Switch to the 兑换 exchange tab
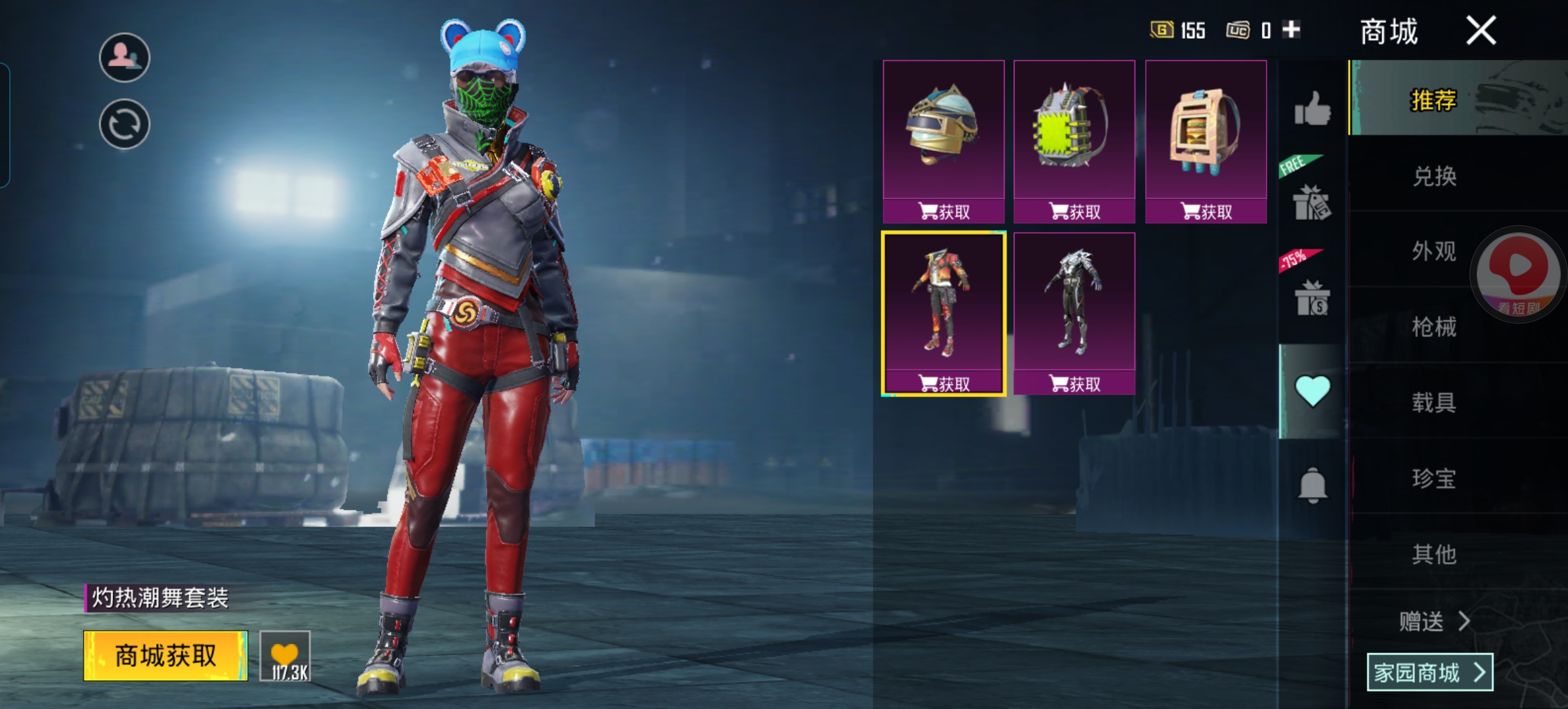This screenshot has width=1568, height=709. tap(1434, 176)
